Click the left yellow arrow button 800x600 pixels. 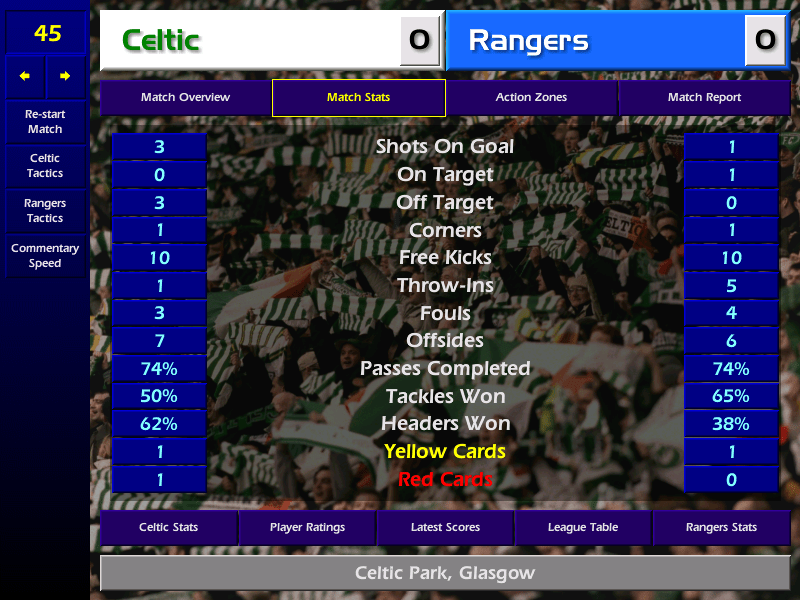coord(25,76)
